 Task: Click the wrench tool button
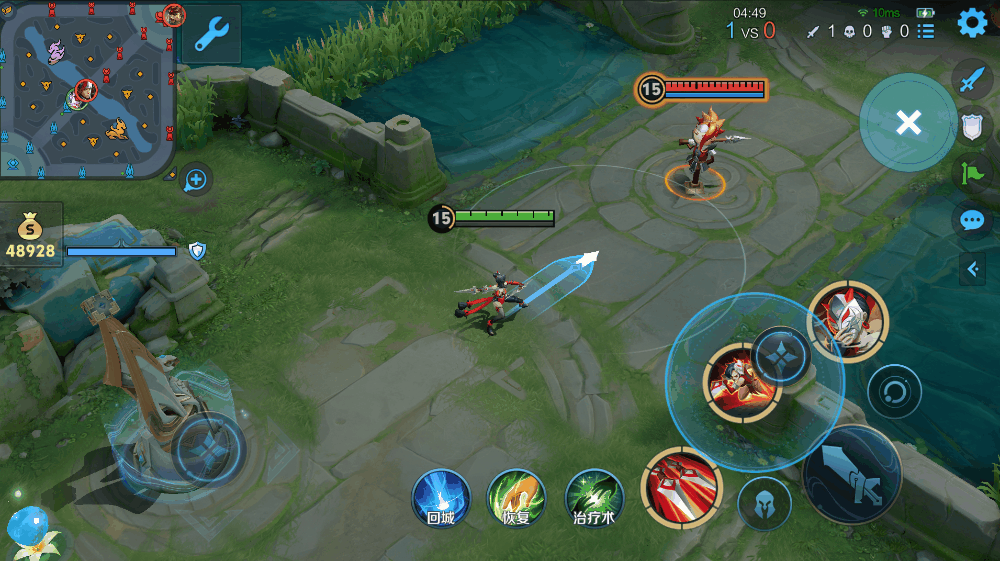(x=211, y=35)
